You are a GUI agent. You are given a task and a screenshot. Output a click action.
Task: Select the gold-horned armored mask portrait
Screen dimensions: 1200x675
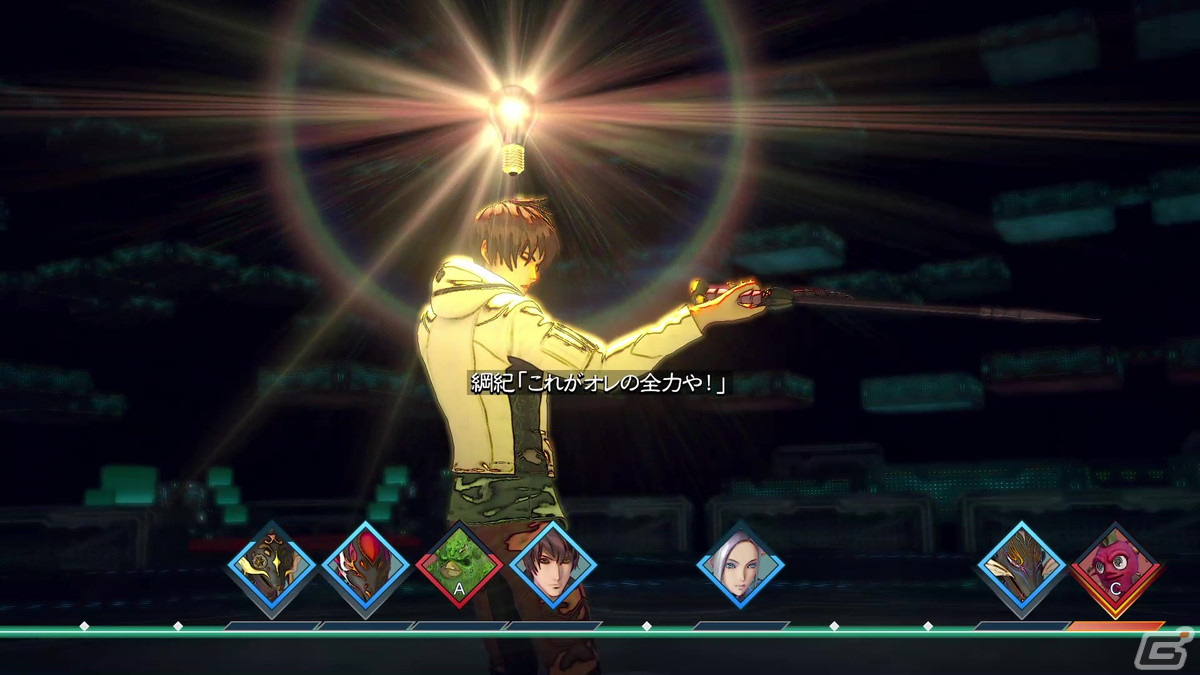(x=272, y=565)
